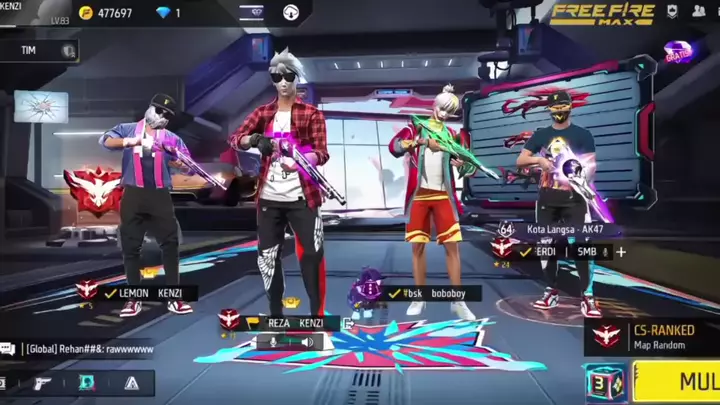Open the CS-Ranked mode selector
The image size is (720, 405).
click(x=652, y=337)
